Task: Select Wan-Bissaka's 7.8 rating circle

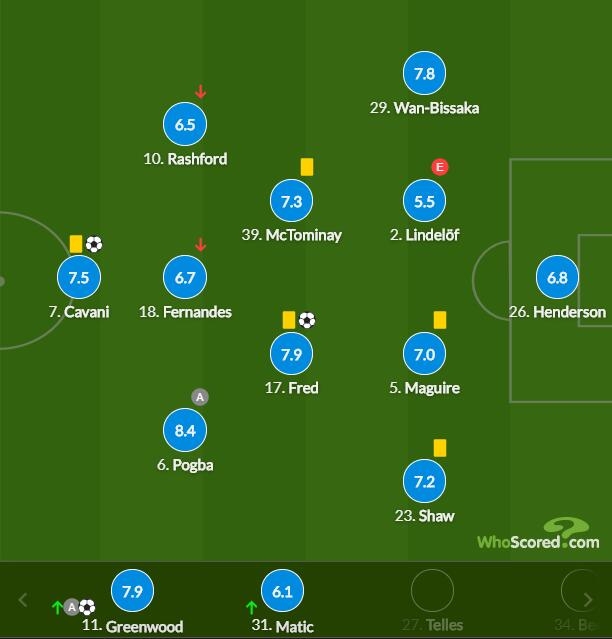Action: click(424, 74)
